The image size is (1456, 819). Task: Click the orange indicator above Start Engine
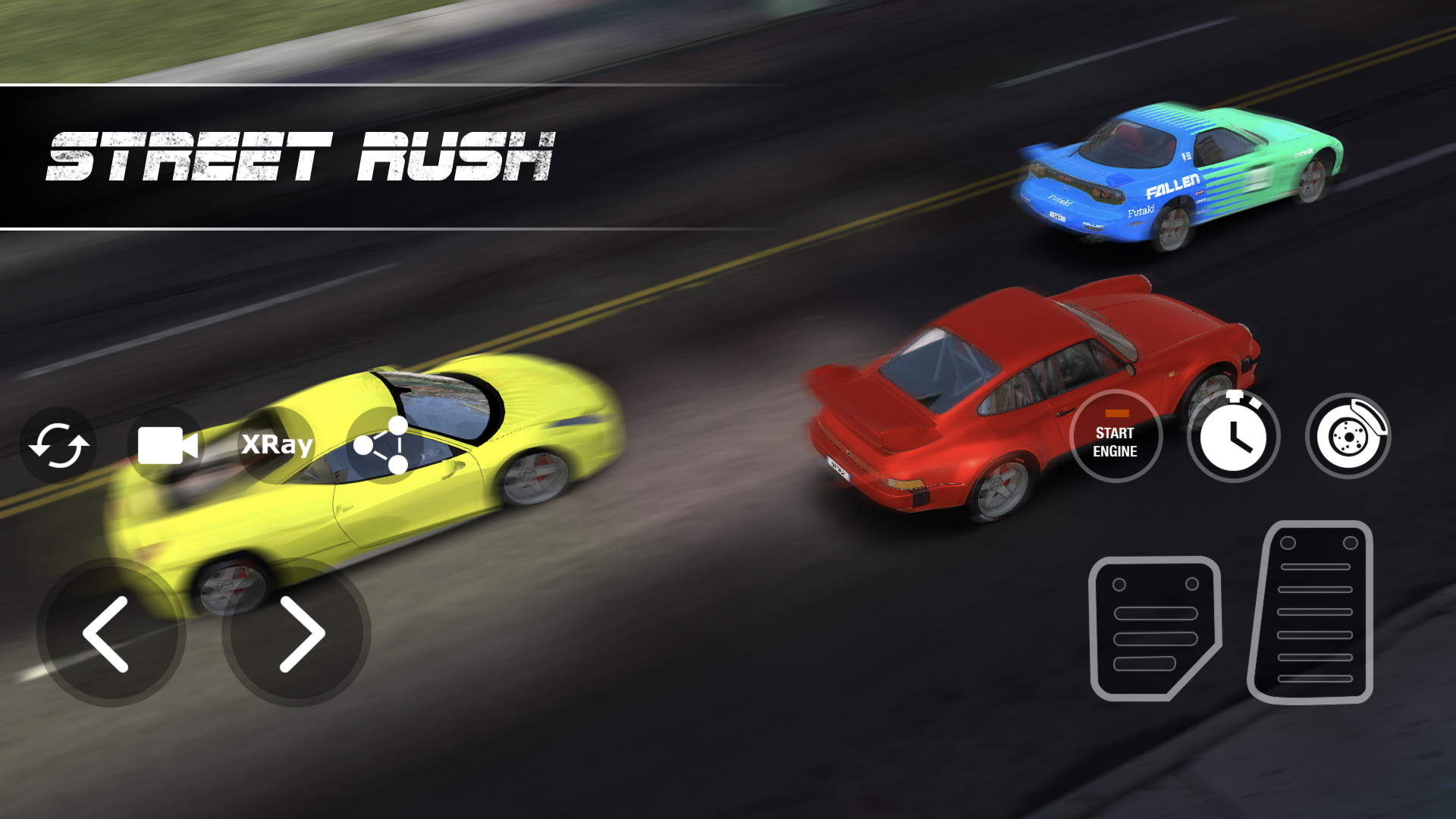tap(1116, 413)
